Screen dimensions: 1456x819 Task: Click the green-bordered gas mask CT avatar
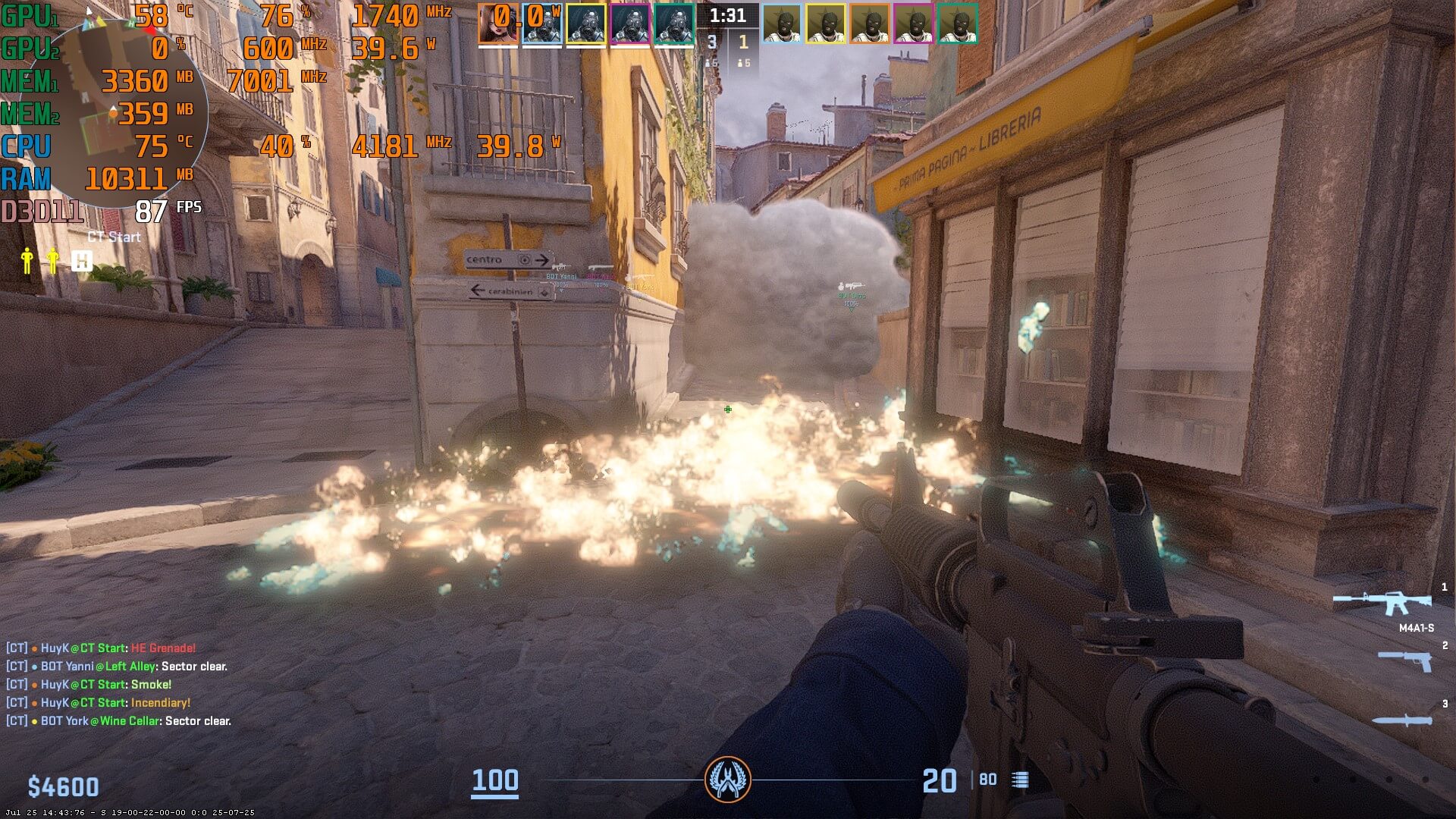[x=673, y=23]
